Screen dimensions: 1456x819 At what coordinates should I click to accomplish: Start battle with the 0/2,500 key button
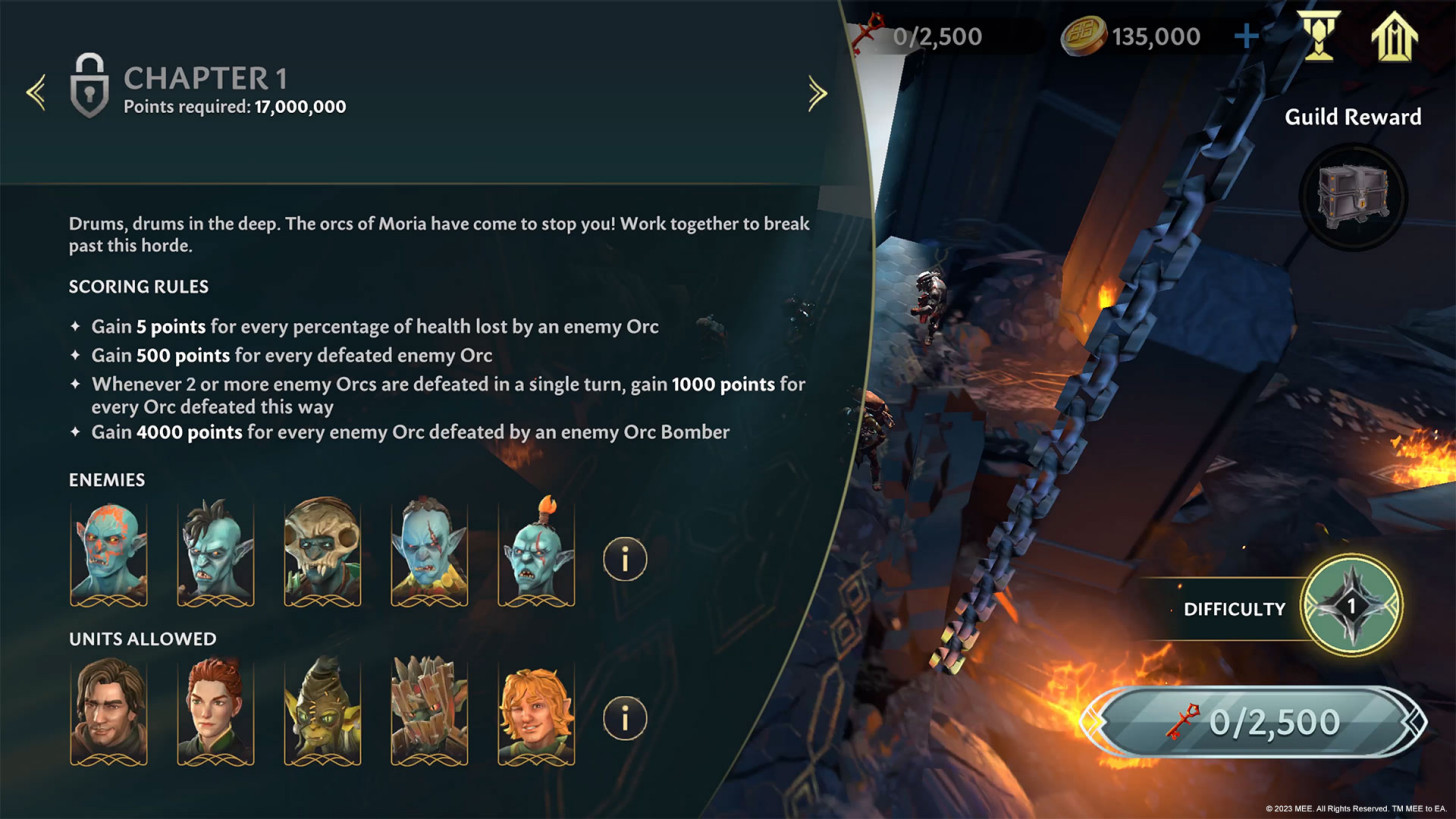[1254, 721]
